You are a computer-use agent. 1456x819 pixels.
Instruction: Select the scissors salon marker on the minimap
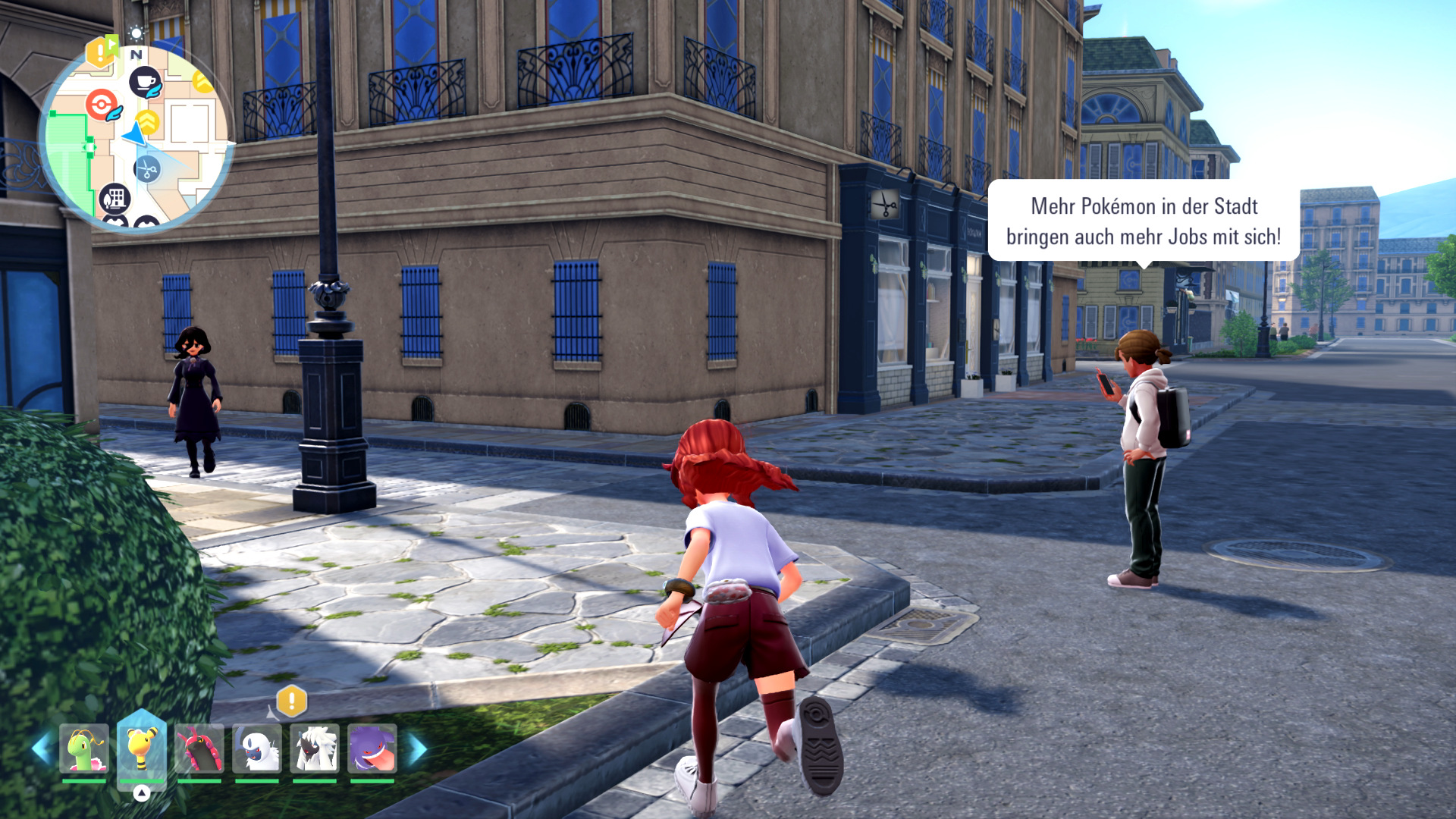147,169
